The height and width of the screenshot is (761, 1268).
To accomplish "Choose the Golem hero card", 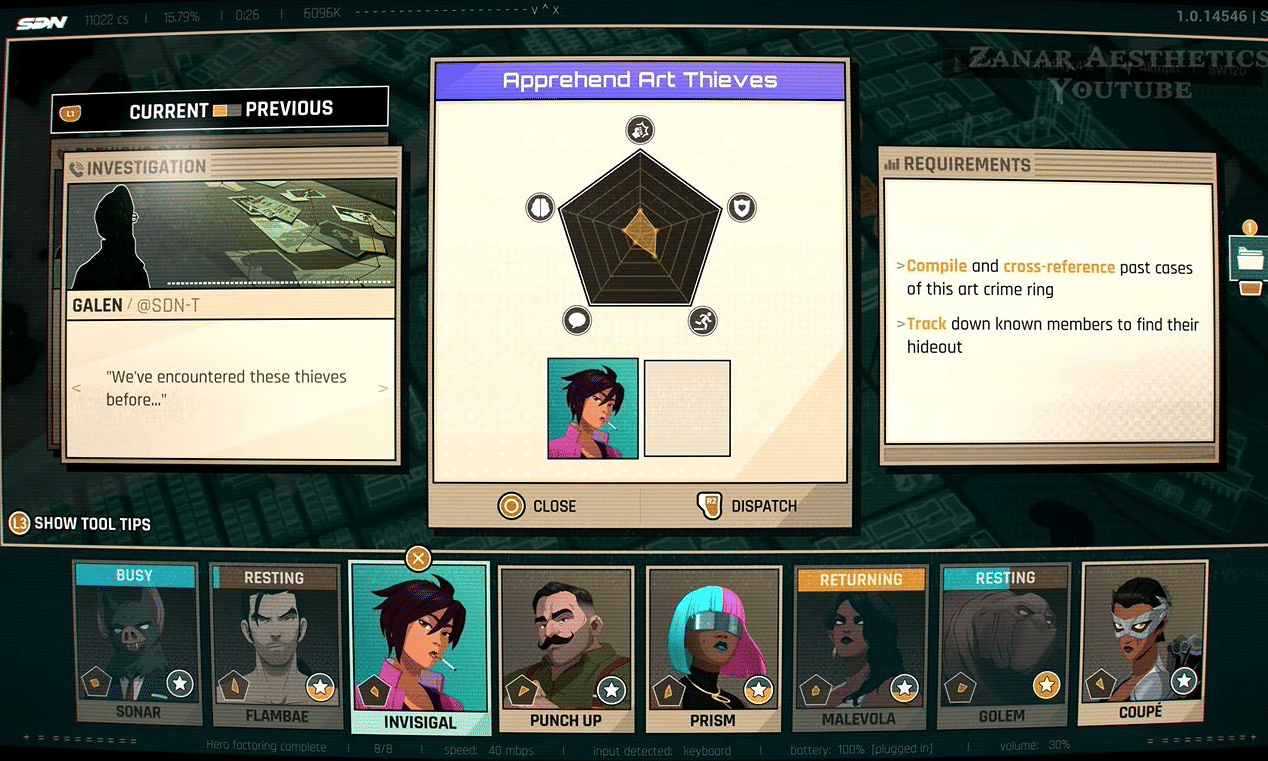I will 1003,646.
